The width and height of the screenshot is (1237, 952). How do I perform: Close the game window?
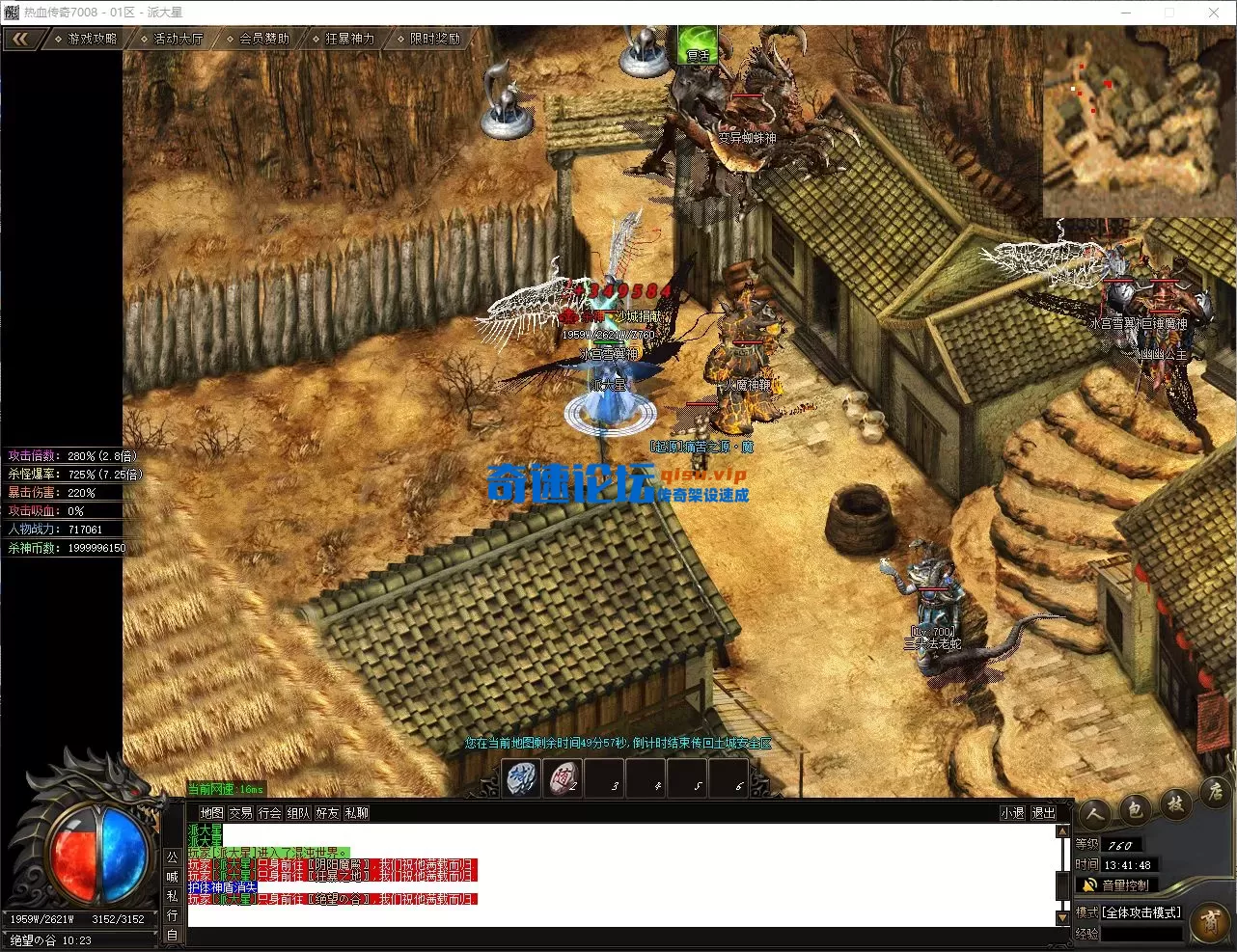point(1214,13)
